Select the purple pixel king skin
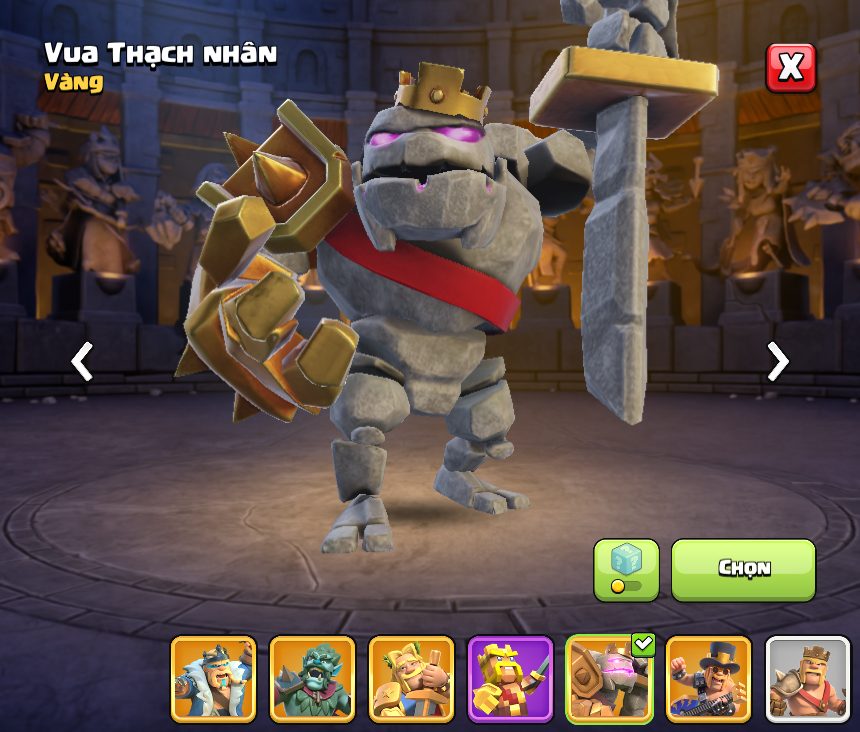Image resolution: width=860 pixels, height=732 pixels. click(510, 679)
